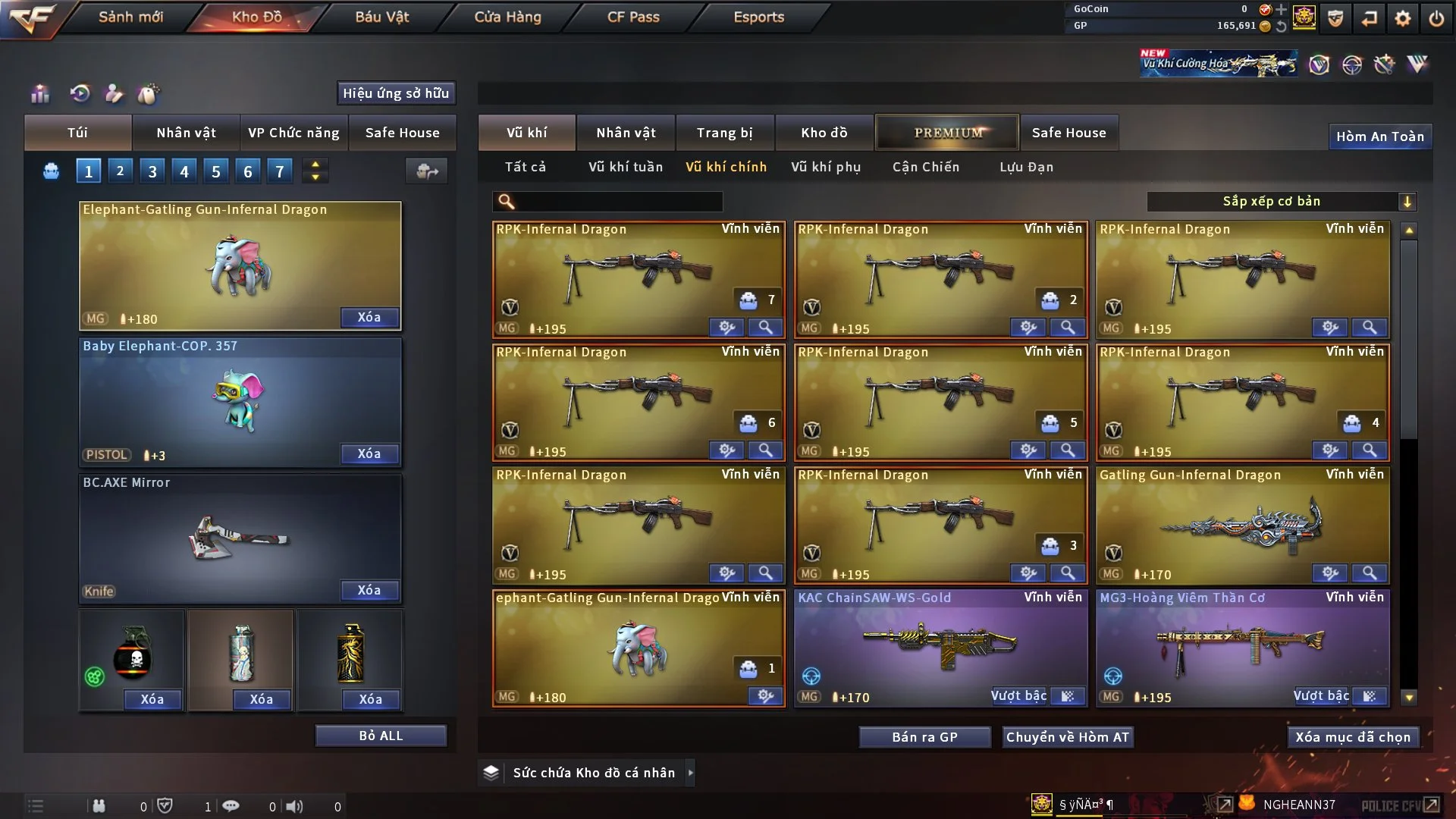This screenshot has height=819, width=1456.
Task: Select the PREMIUM inventory tab
Action: (947, 133)
